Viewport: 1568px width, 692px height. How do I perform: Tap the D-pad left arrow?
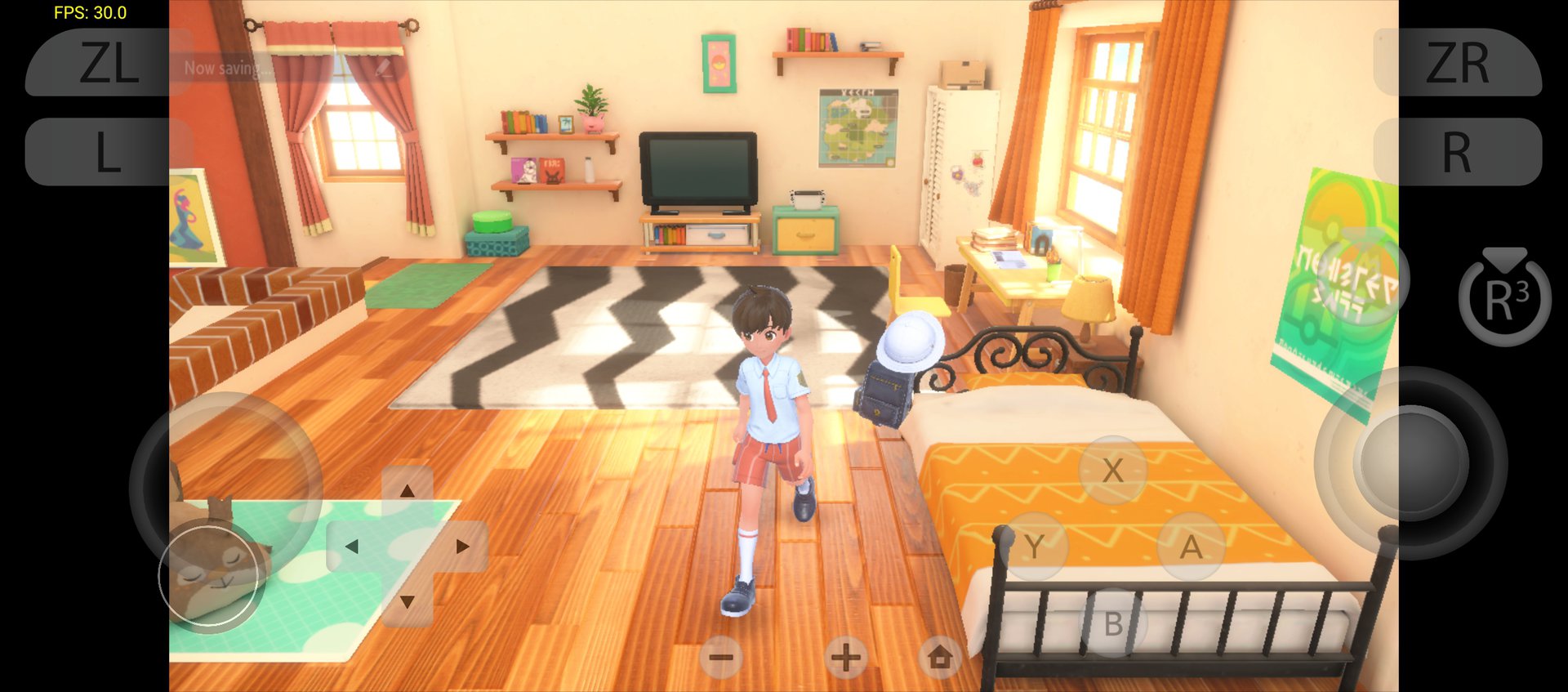352,546
